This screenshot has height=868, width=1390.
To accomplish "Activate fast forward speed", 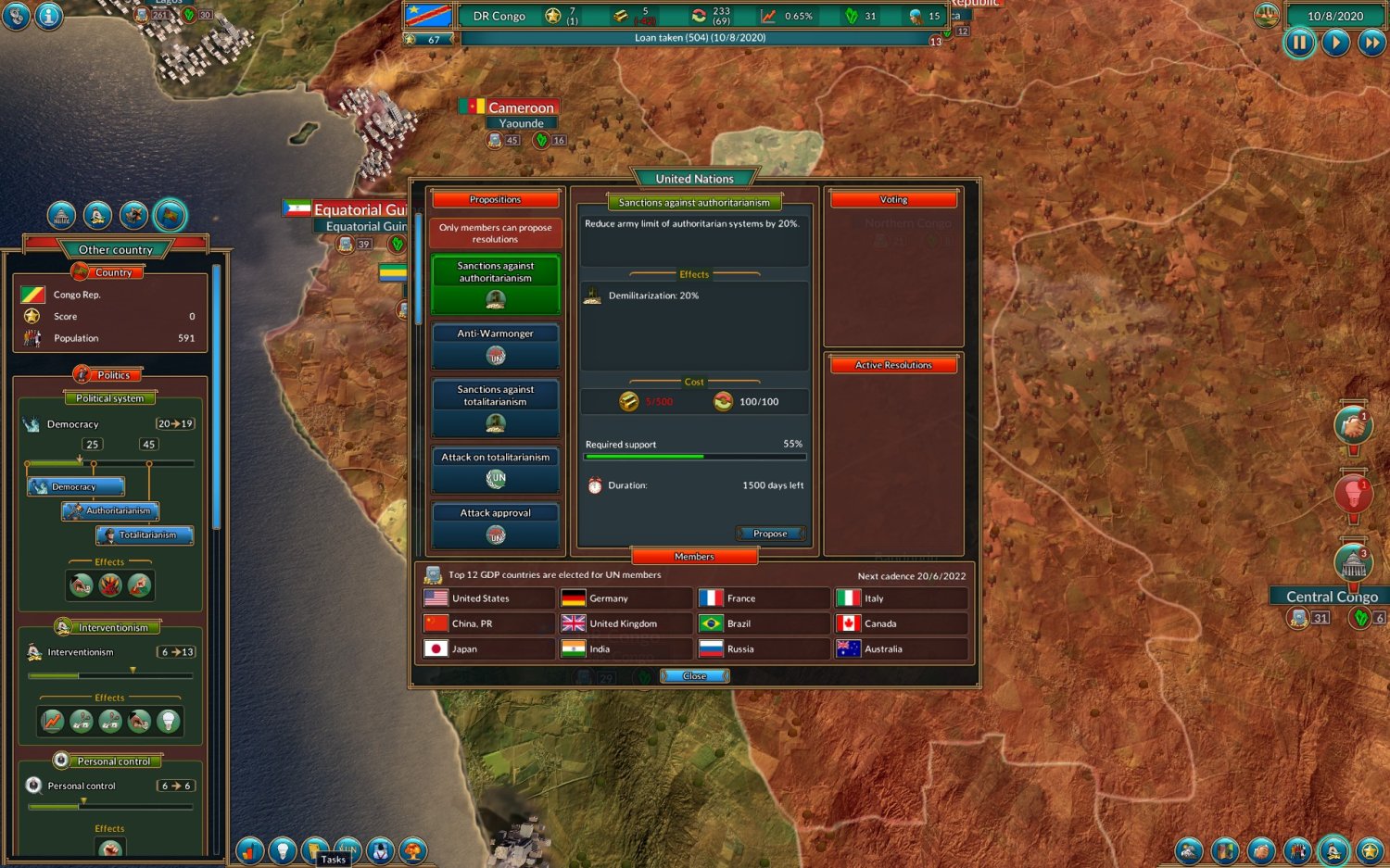I will (1371, 43).
